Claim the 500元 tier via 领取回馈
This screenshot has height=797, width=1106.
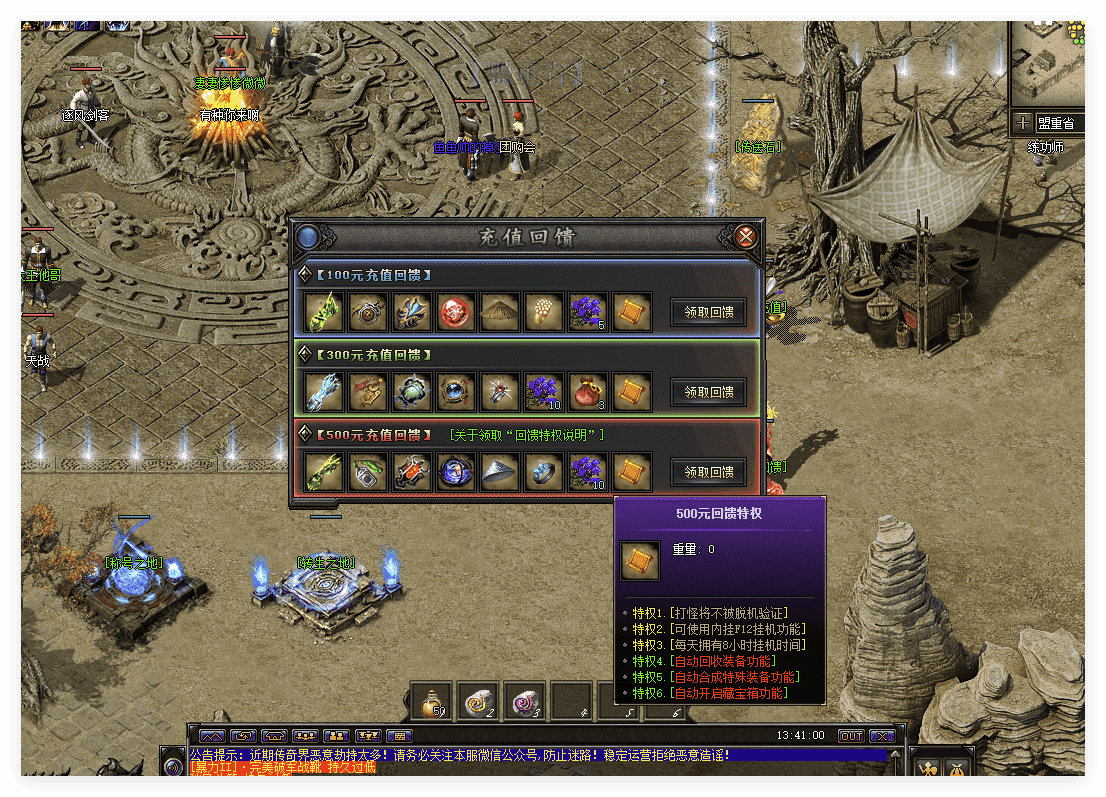(x=708, y=472)
